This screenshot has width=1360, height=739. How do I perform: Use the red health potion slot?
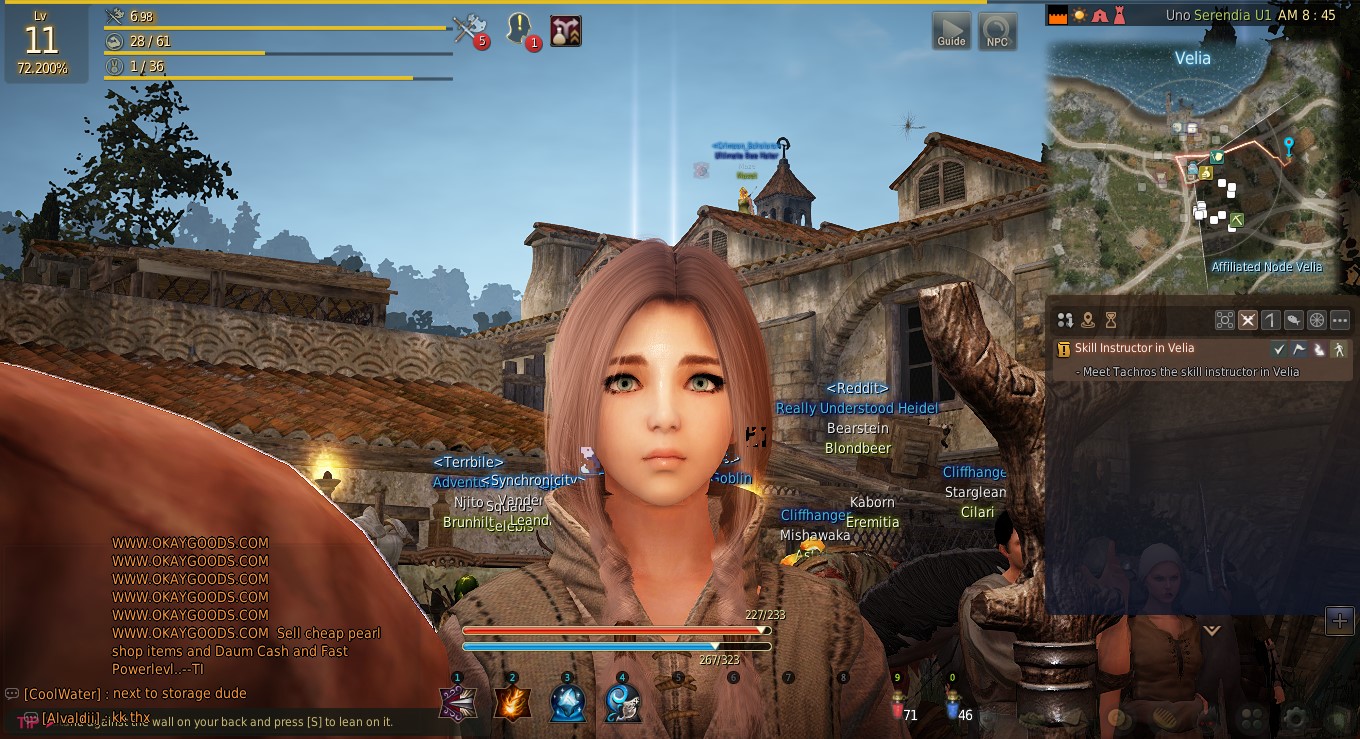897,705
